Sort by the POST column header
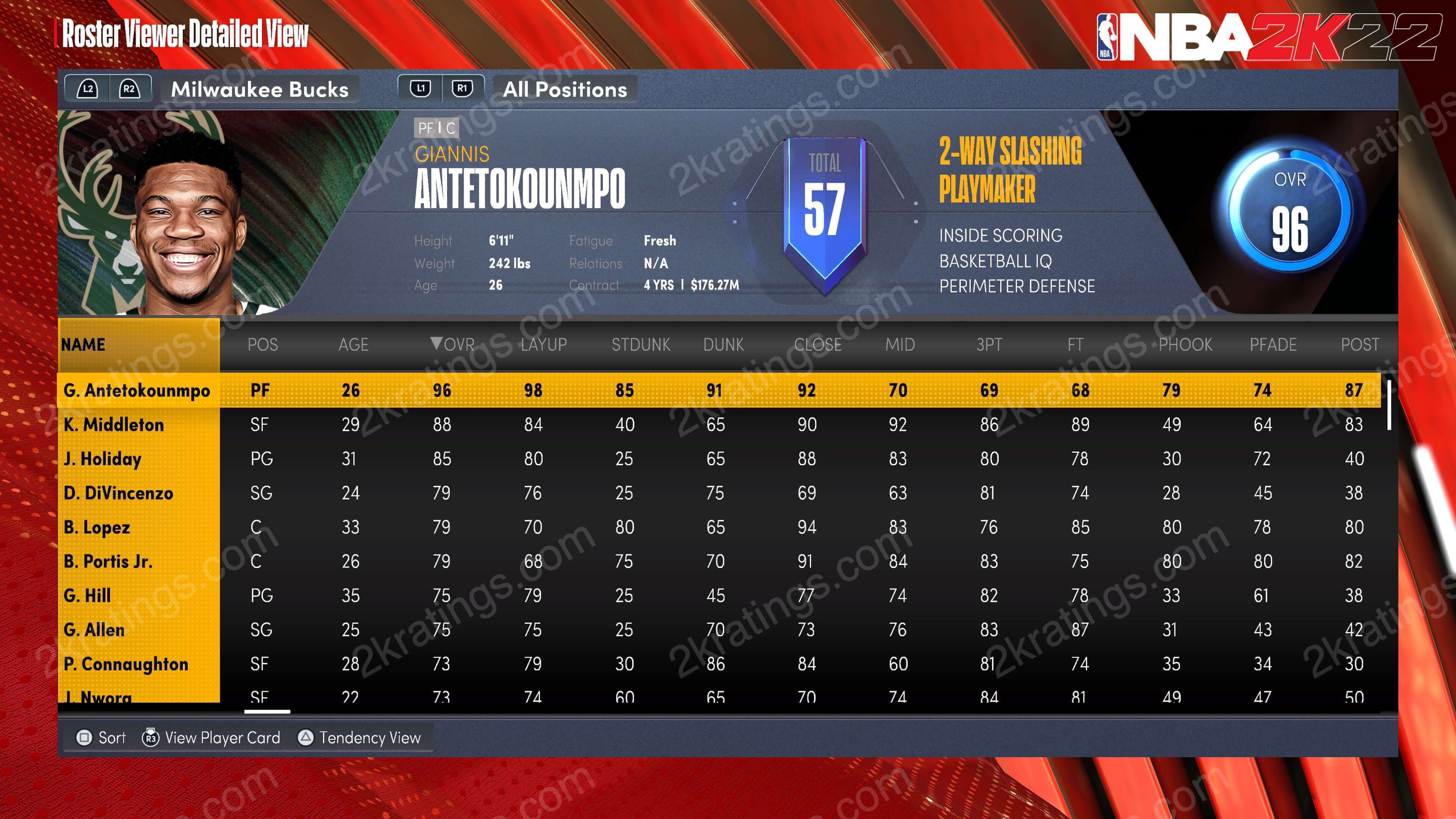1456x819 pixels. pos(1360,344)
